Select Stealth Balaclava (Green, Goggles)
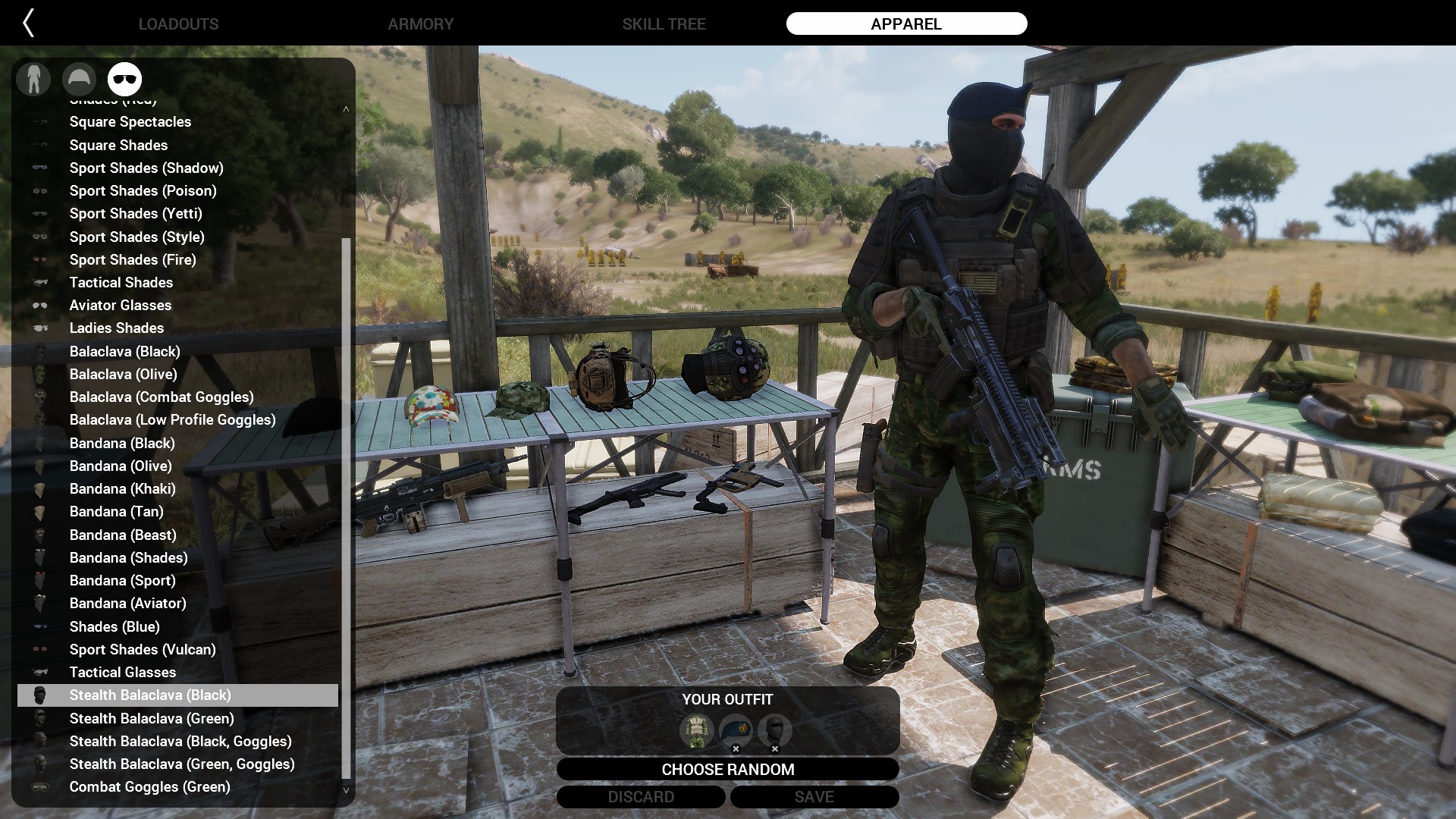This screenshot has height=819, width=1456. 182,764
